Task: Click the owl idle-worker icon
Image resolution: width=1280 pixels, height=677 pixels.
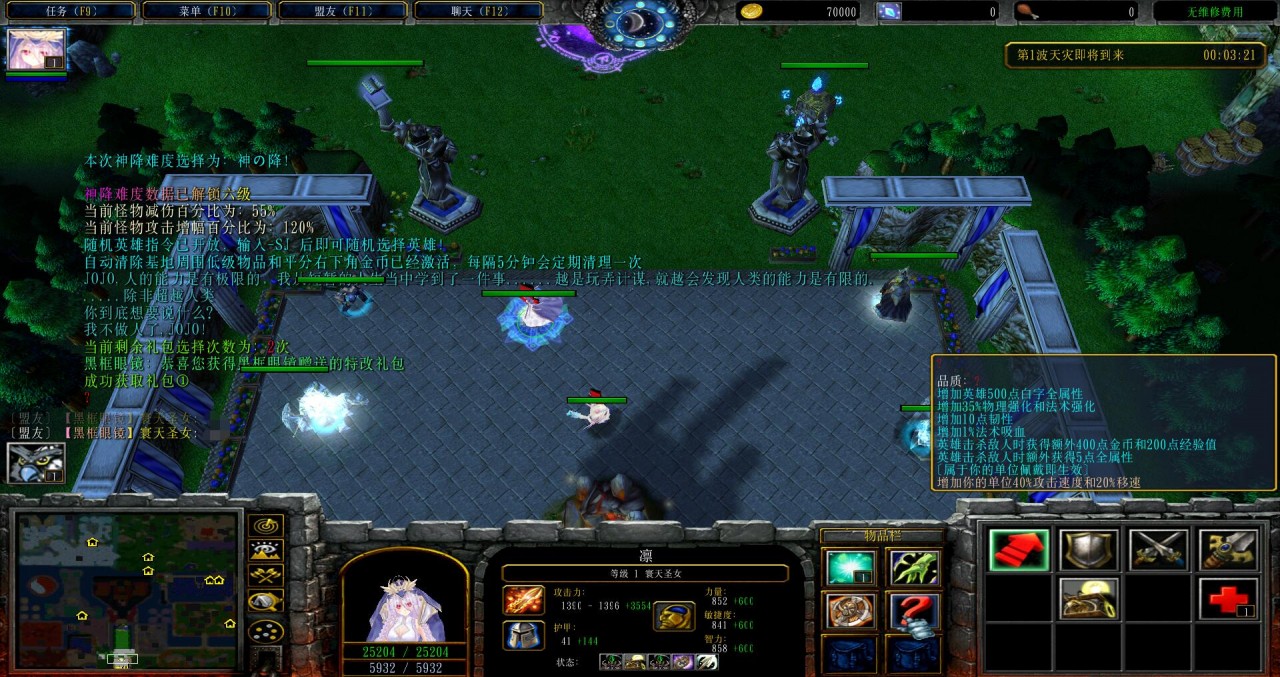Action: 36,463
